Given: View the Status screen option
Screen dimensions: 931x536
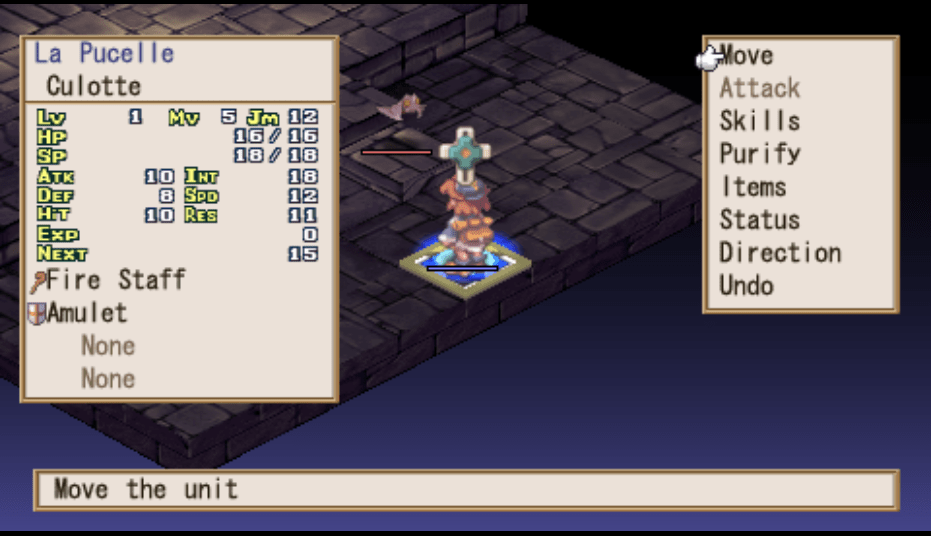Looking at the screenshot, I should (x=759, y=220).
